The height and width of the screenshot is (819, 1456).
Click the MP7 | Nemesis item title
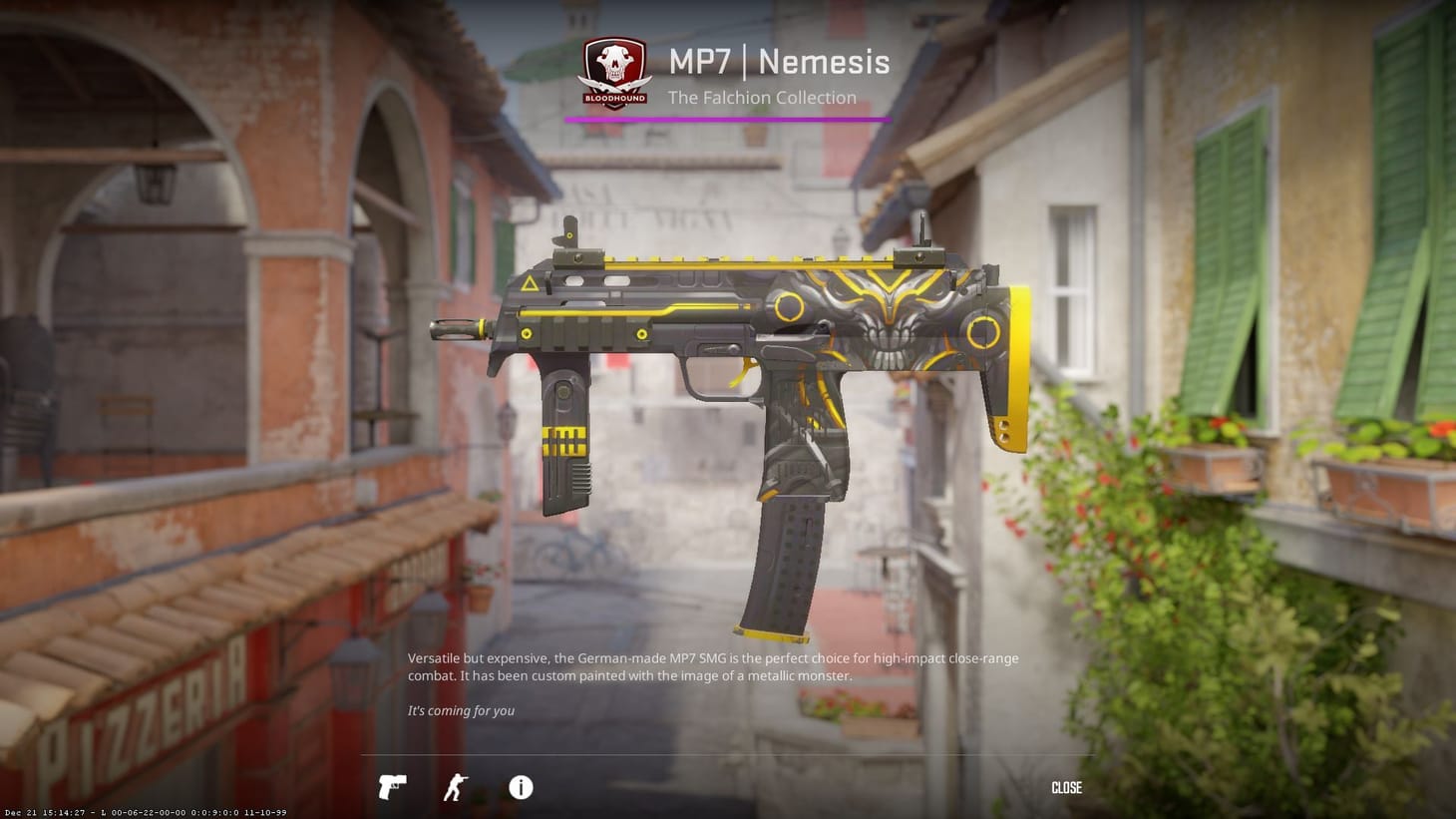[778, 62]
